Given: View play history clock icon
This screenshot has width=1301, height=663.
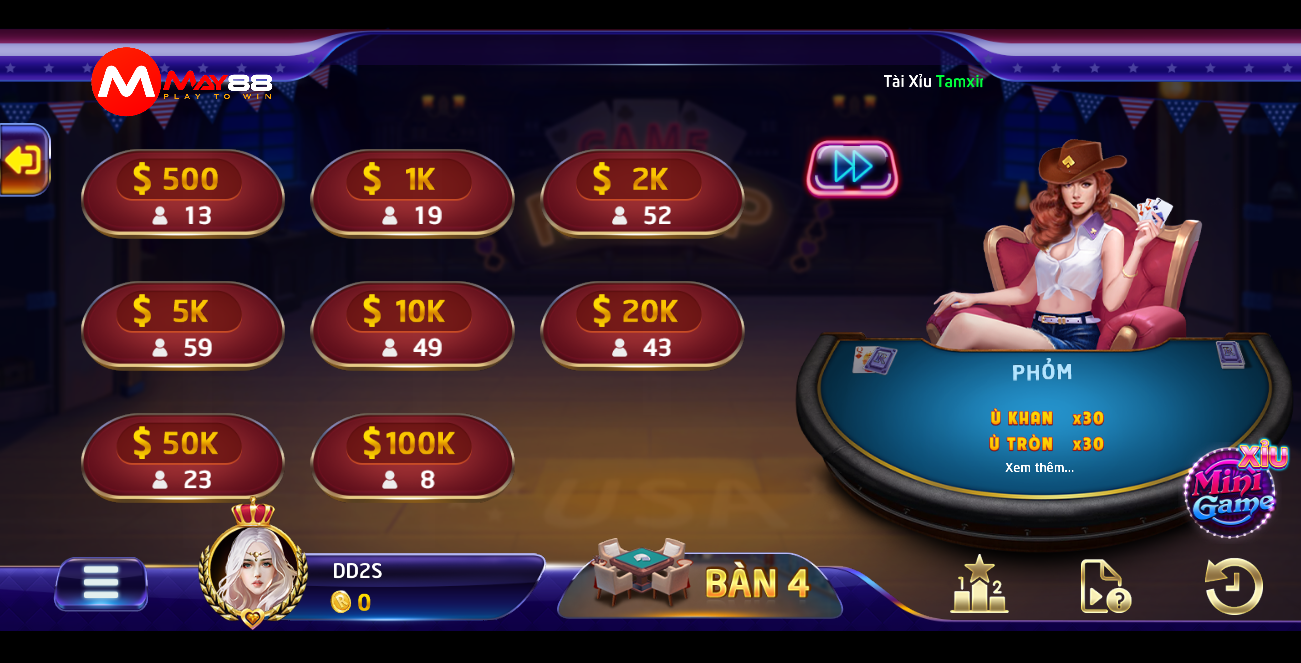Looking at the screenshot, I should [x=1234, y=586].
